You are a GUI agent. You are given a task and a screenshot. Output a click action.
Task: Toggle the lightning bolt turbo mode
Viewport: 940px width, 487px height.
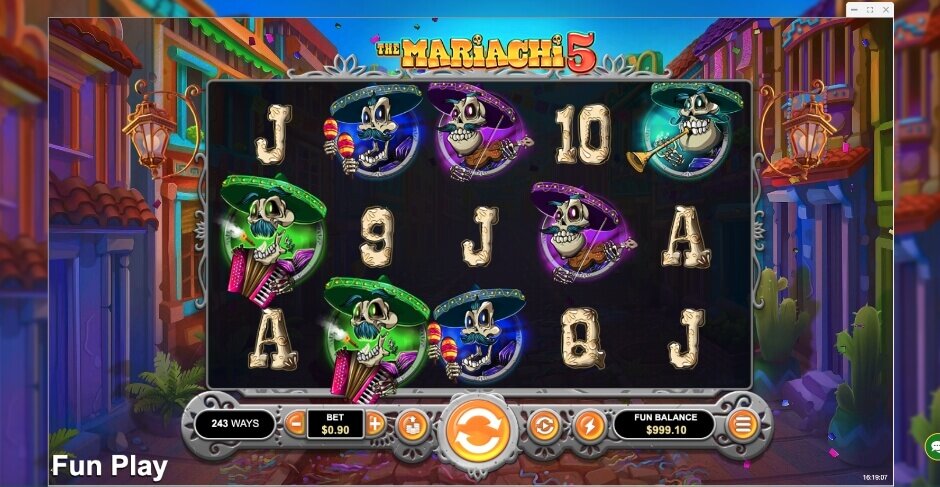589,426
